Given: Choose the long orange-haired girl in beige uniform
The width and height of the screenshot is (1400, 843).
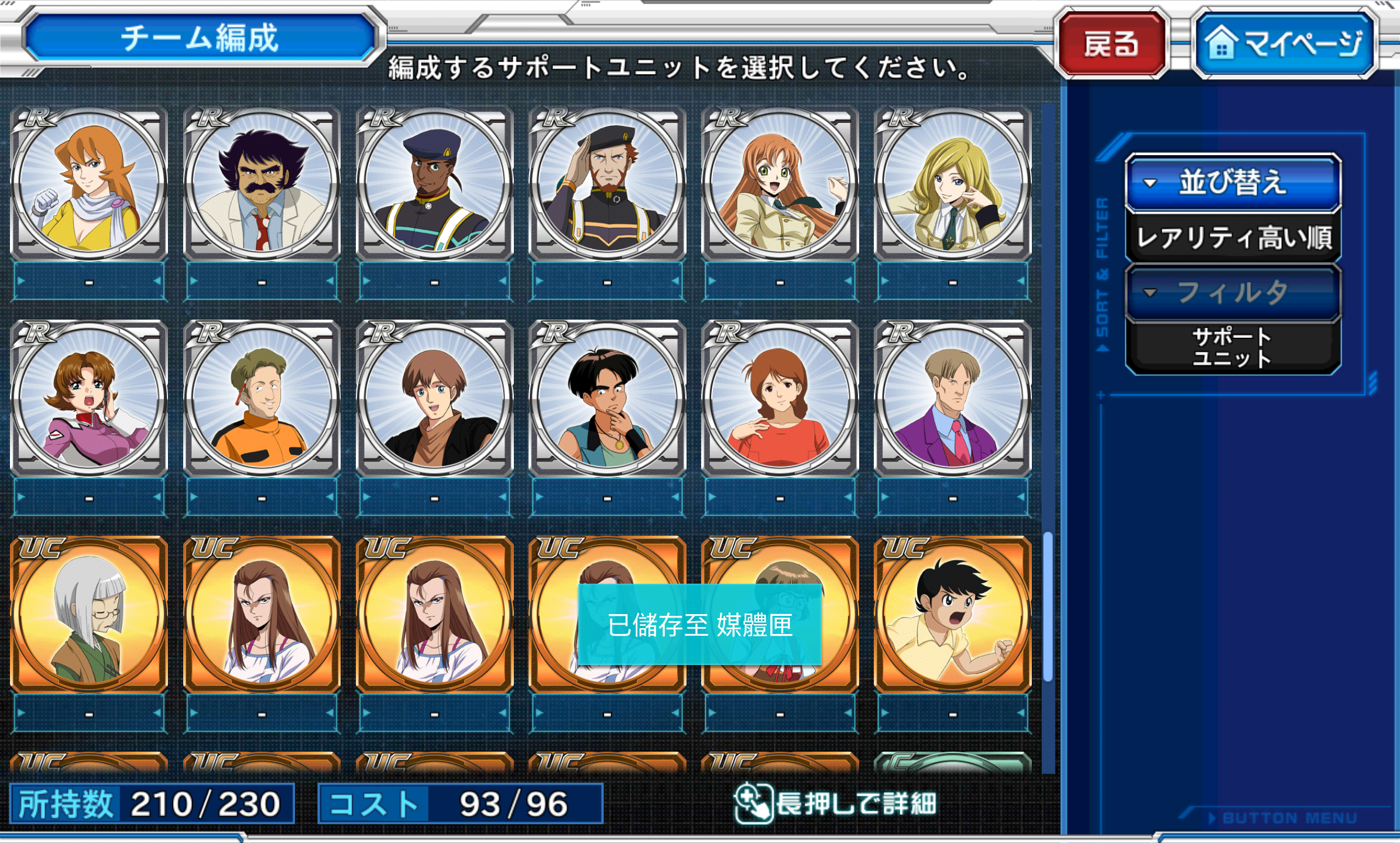Looking at the screenshot, I should [780, 183].
